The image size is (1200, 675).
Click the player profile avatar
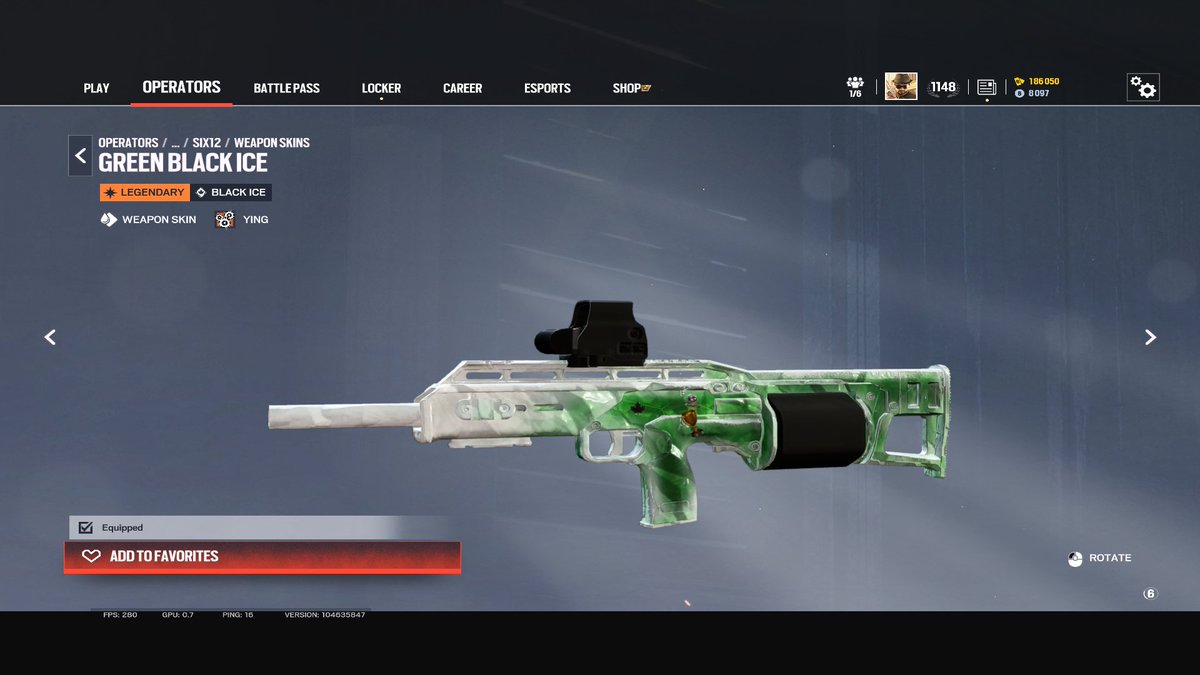900,87
